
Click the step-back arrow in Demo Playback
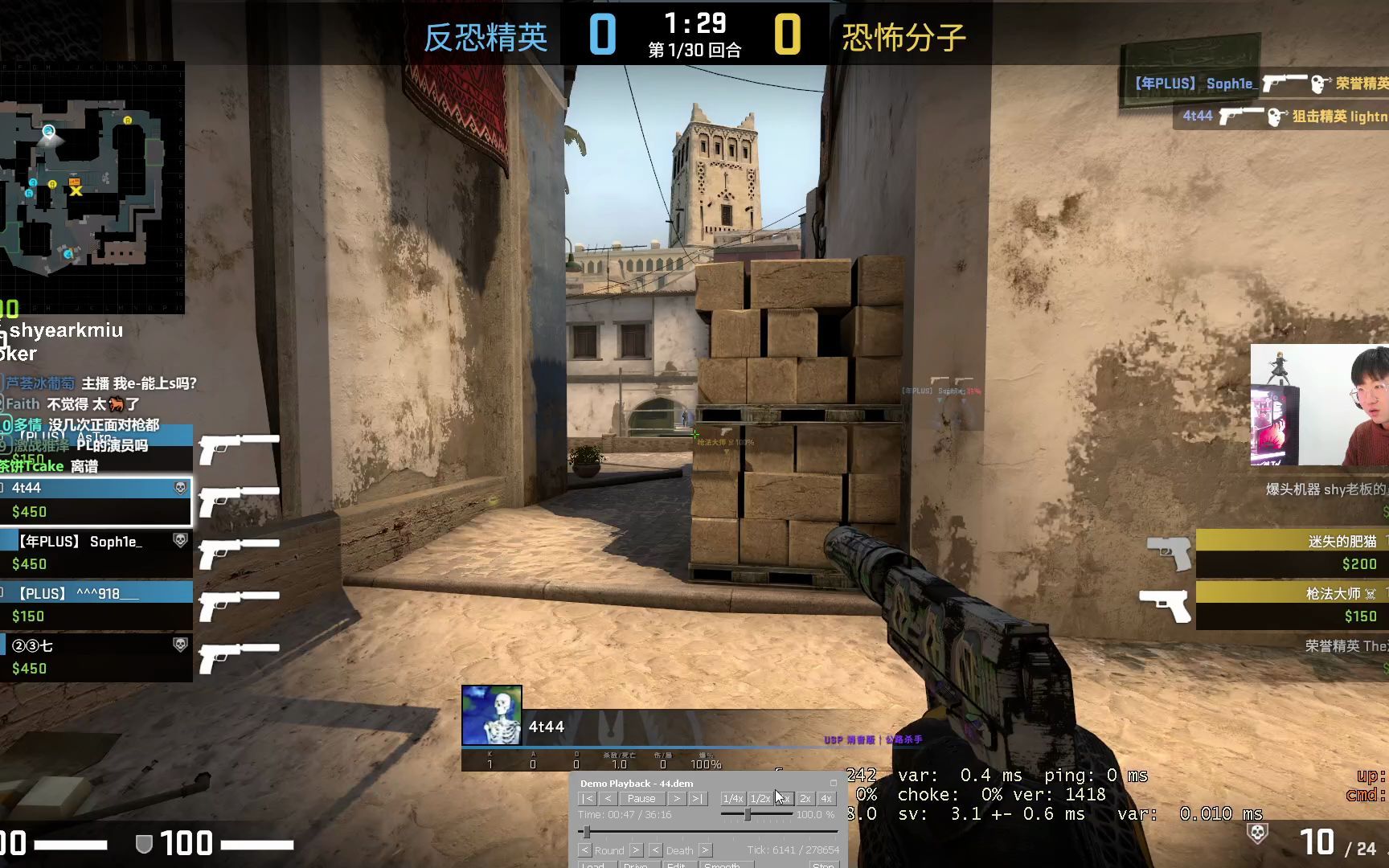click(608, 799)
